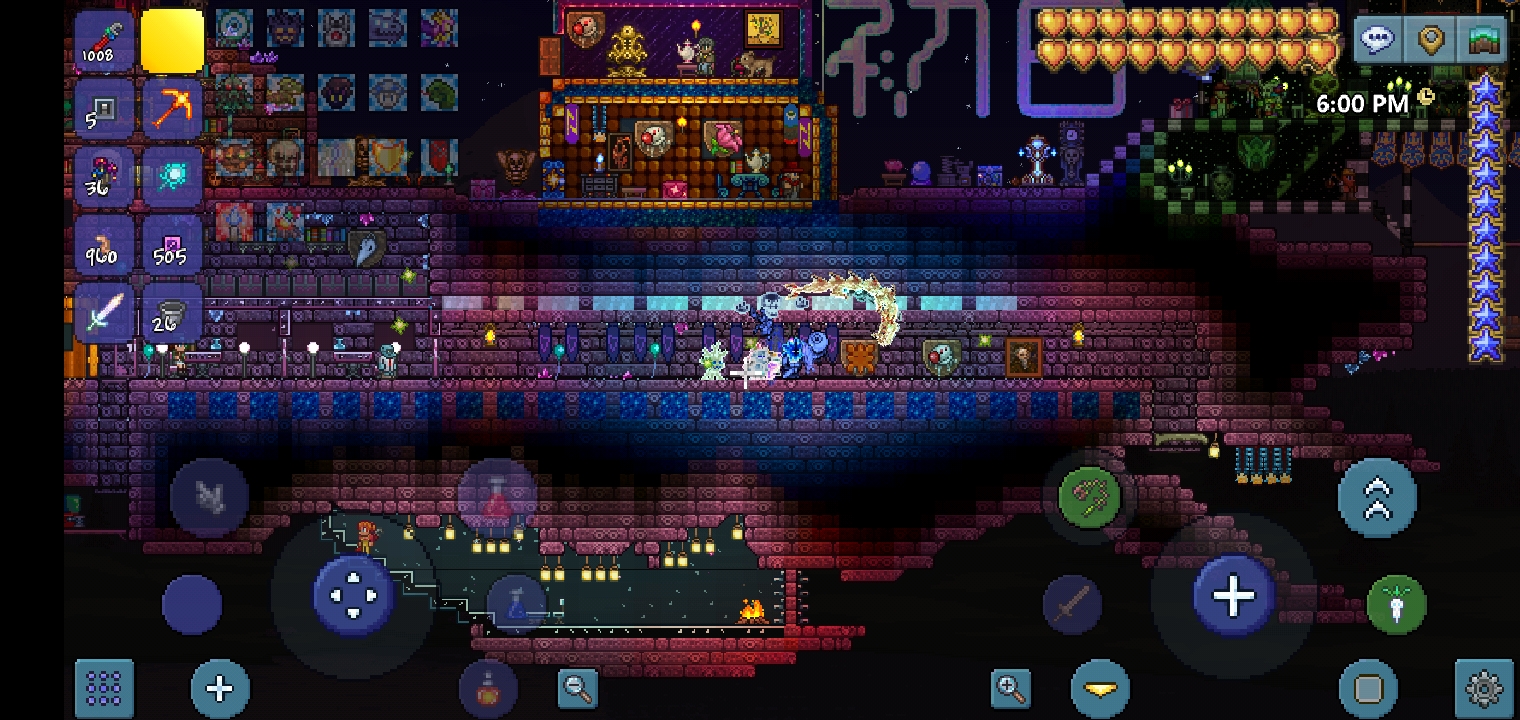Select the cyan magic staff slot

point(172,177)
